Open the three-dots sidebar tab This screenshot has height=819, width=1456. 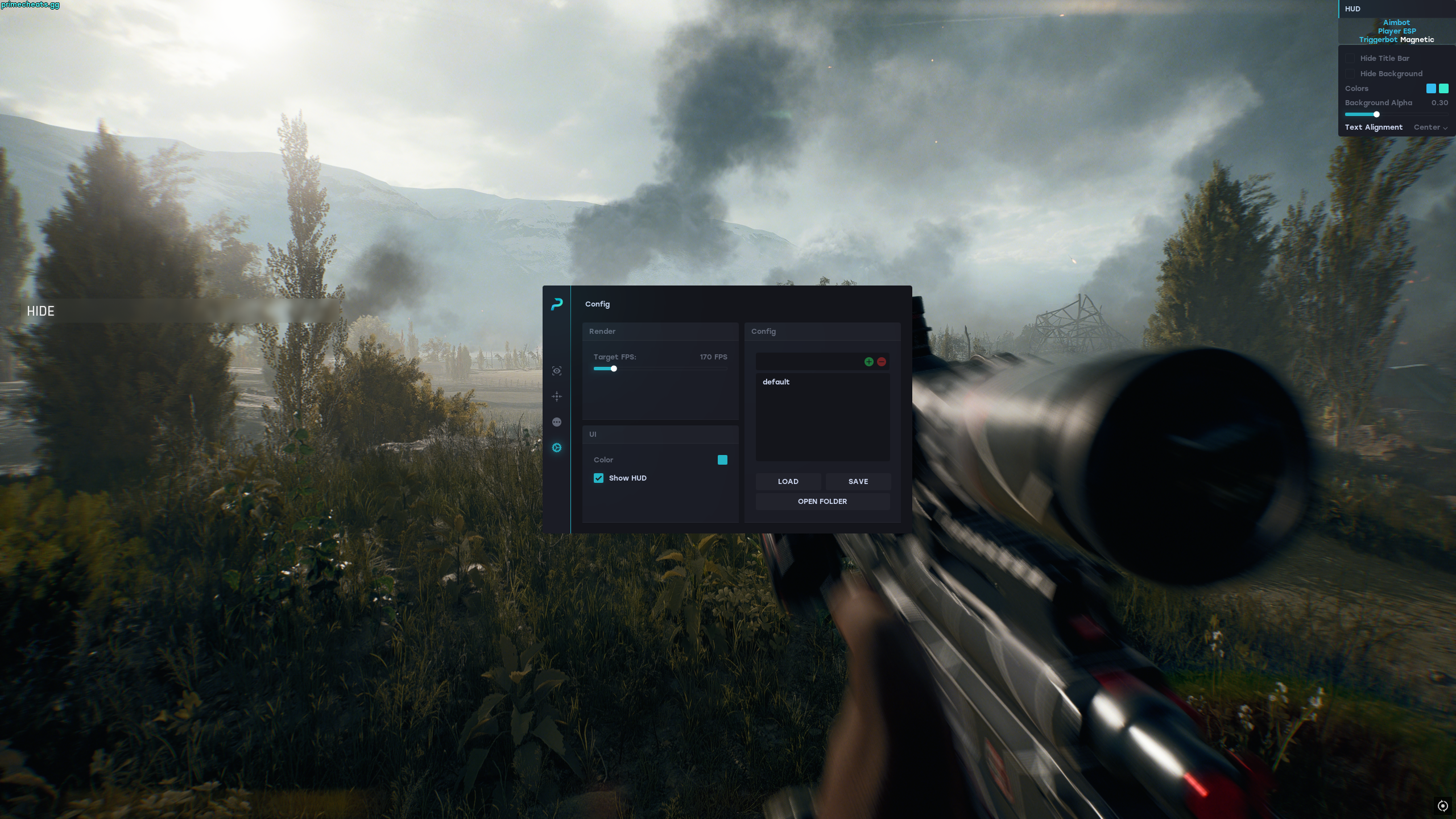(x=557, y=422)
